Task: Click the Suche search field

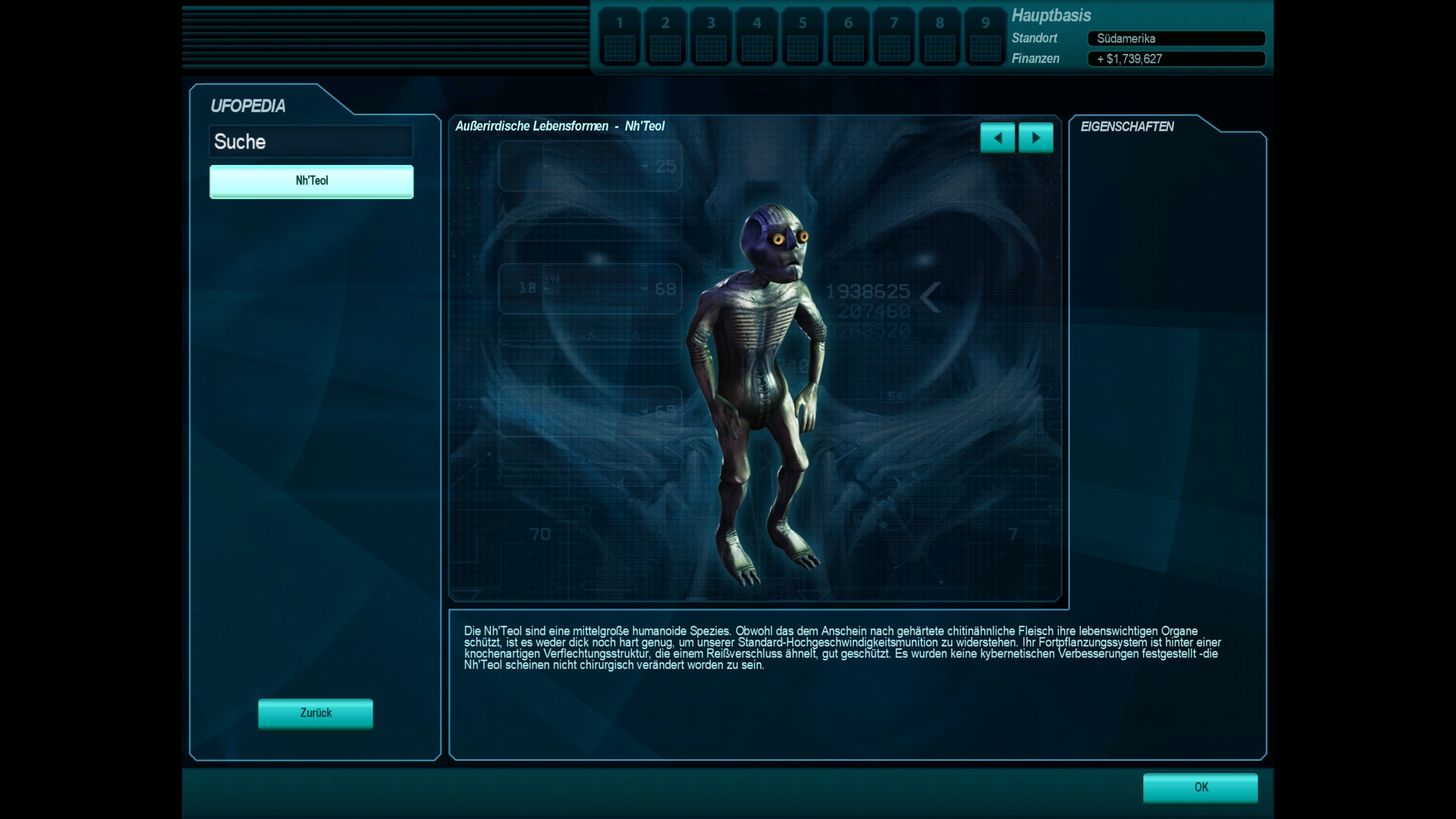Action: click(311, 141)
